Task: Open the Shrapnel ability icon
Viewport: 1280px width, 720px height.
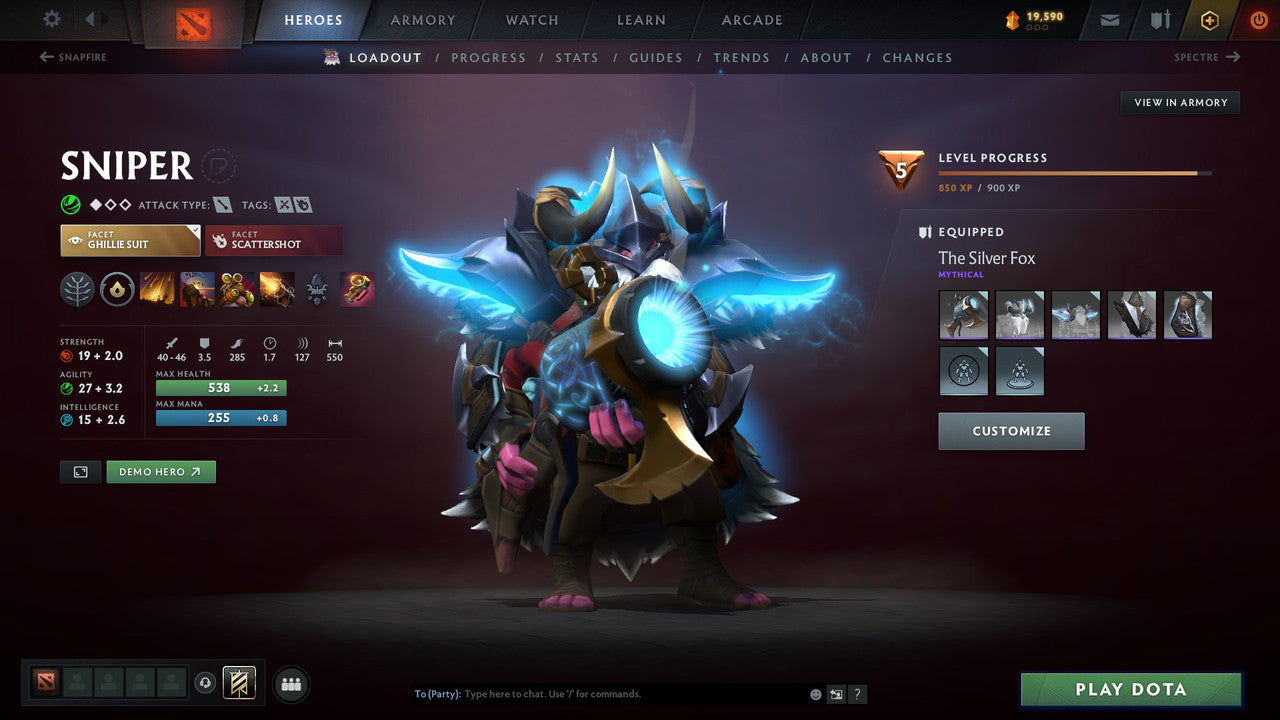Action: pos(156,289)
